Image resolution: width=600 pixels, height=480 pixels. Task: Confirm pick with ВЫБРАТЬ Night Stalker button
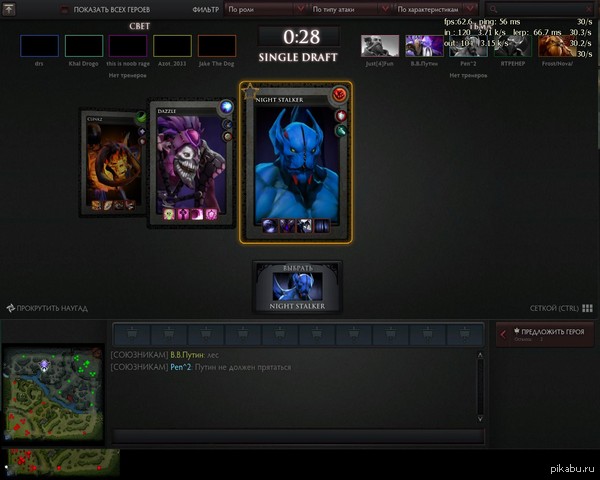tap(297, 287)
